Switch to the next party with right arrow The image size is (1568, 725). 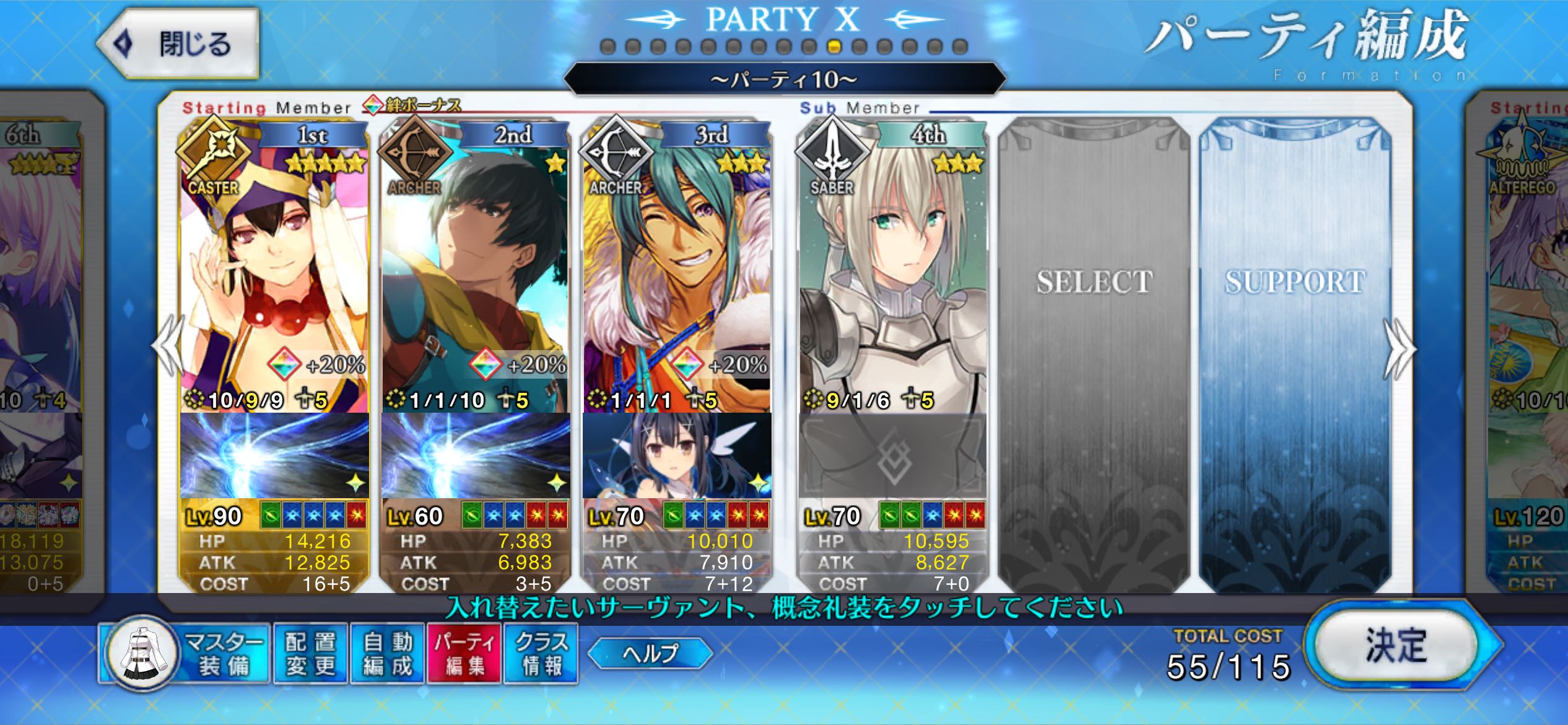tap(1400, 349)
